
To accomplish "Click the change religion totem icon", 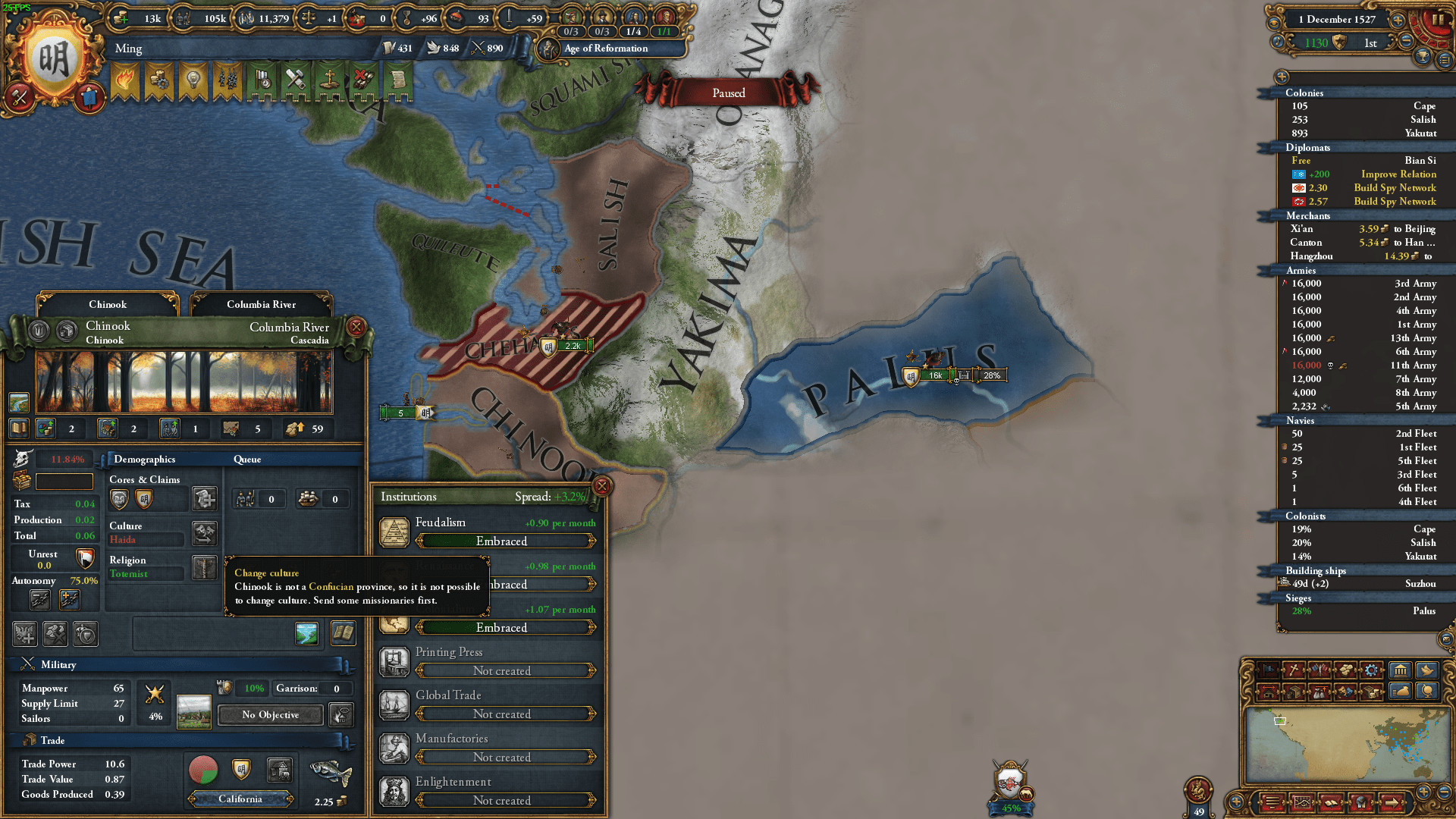I will pyautogui.click(x=204, y=567).
